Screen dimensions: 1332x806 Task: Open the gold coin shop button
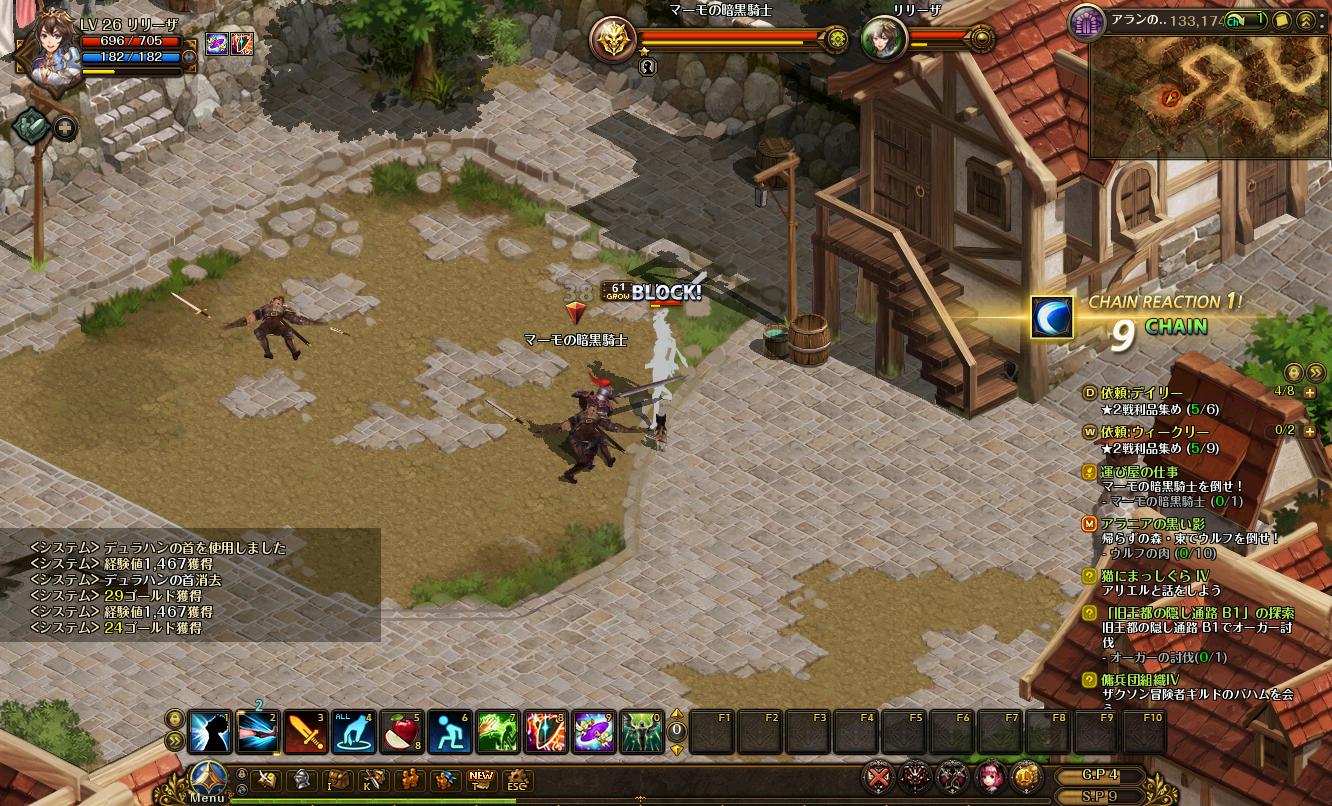(1025, 776)
